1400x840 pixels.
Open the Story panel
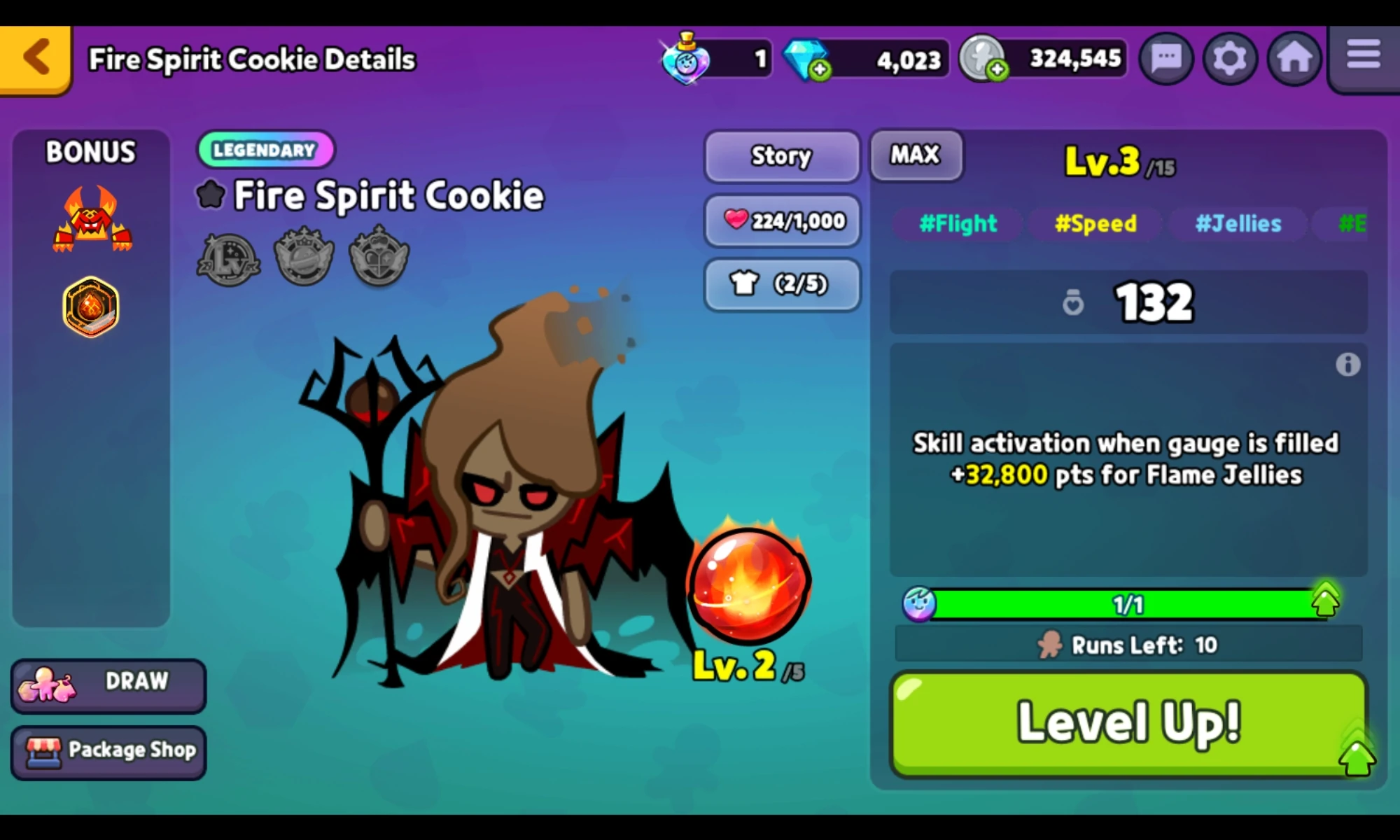[780, 157]
